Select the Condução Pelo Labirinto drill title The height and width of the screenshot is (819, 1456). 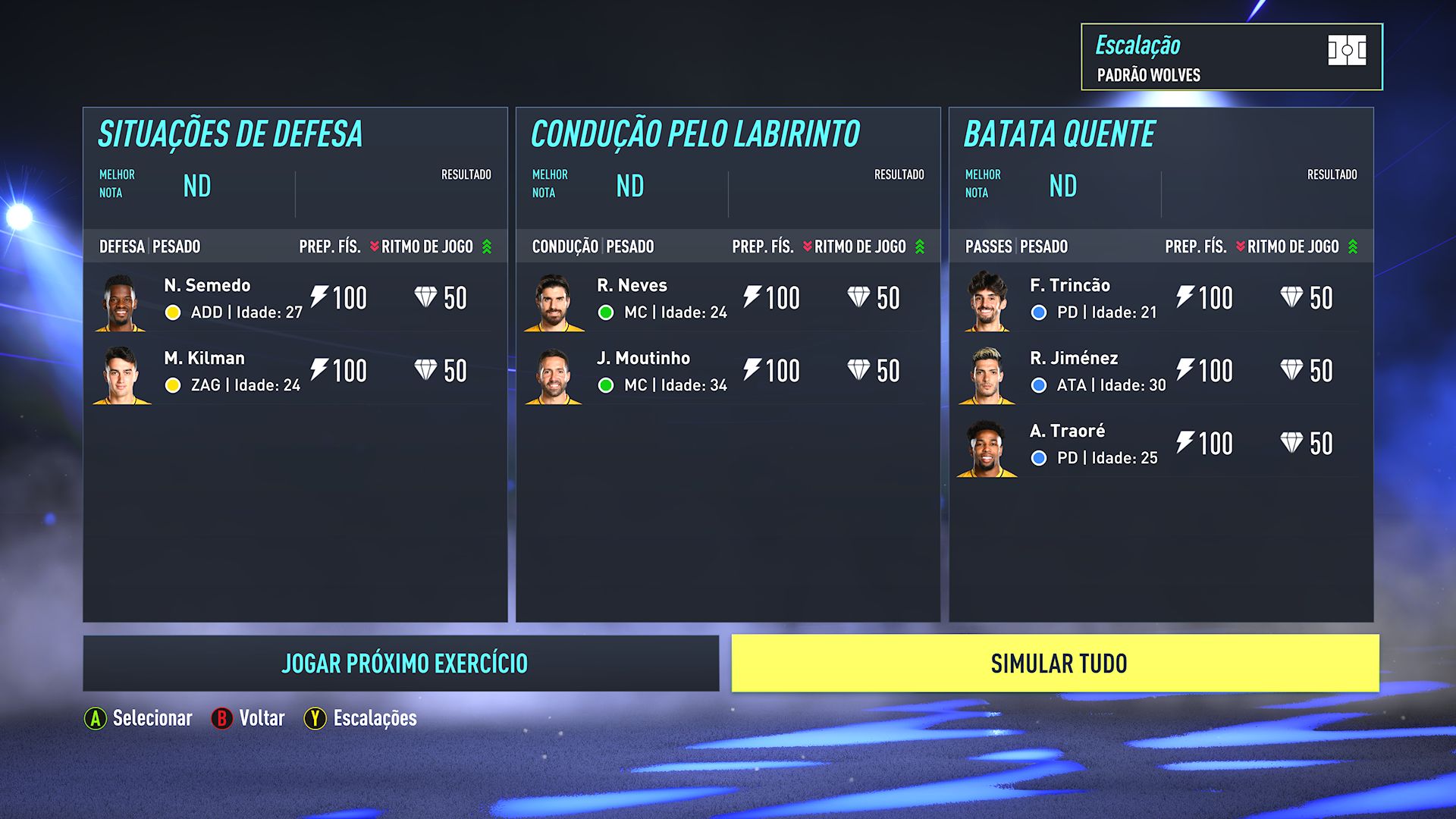(x=695, y=133)
